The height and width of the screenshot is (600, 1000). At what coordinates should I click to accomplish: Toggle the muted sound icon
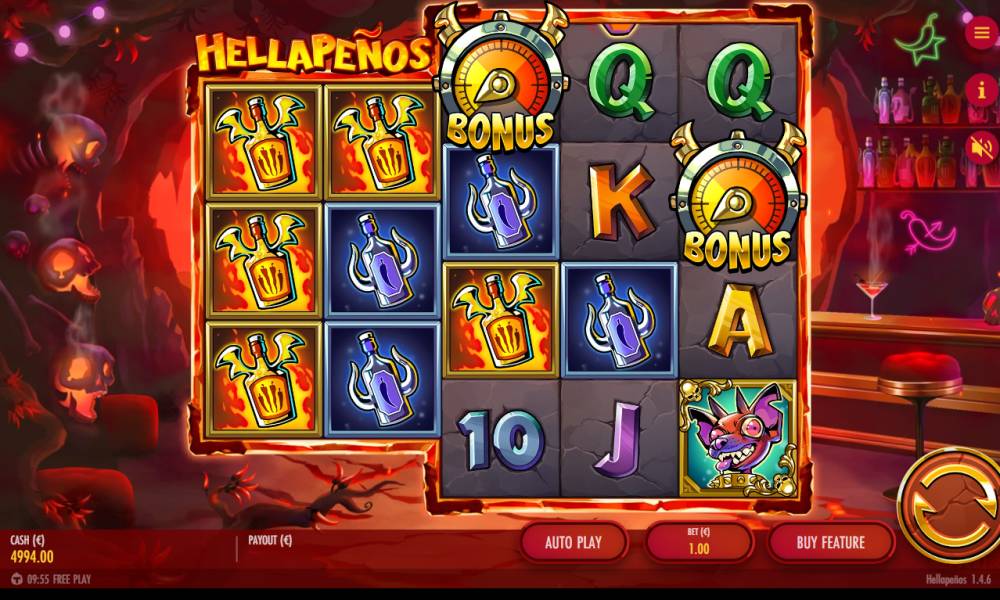pyautogui.click(x=977, y=147)
